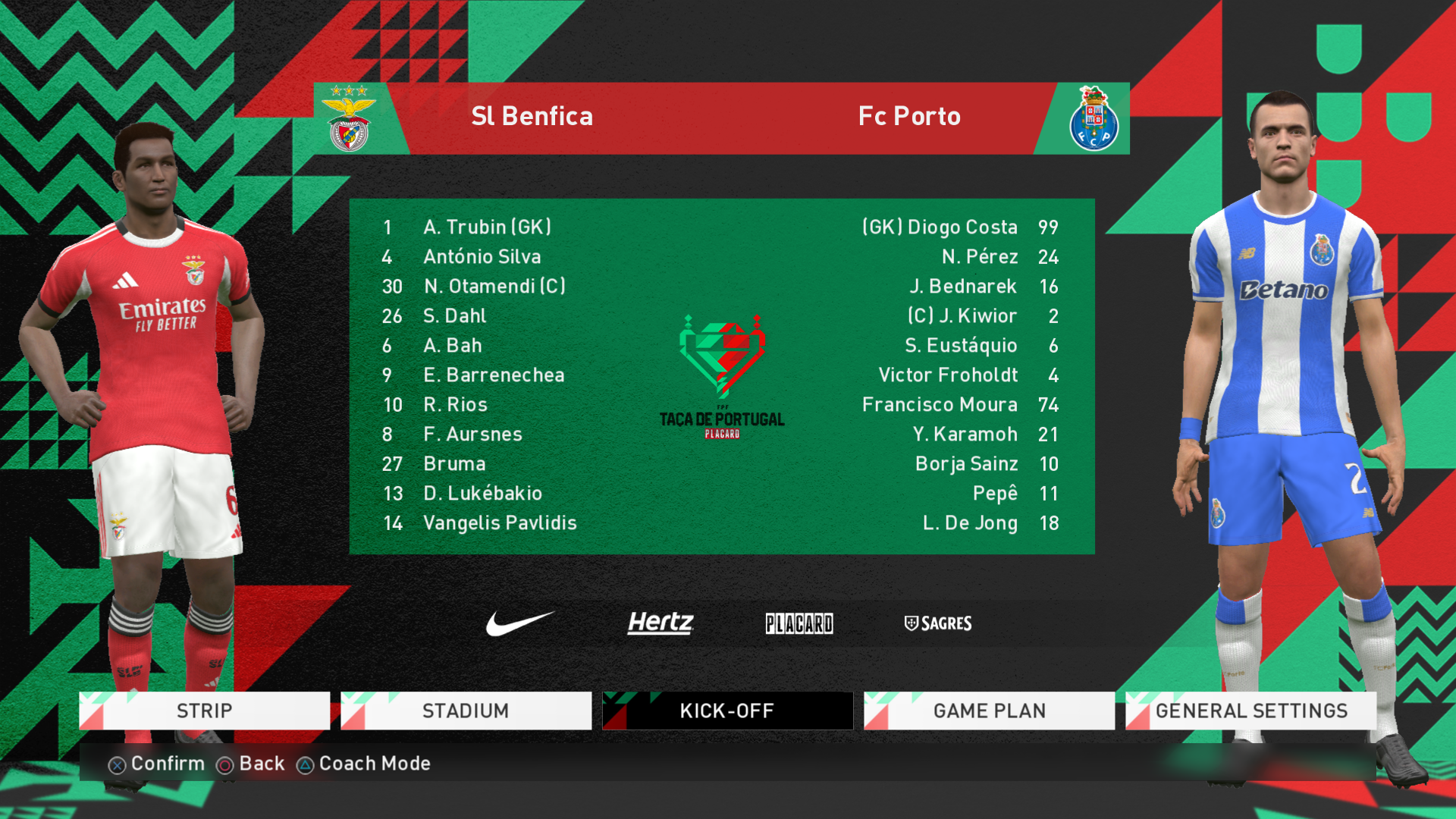1456x819 pixels.
Task: Start the match with Kick-Off
Action: [x=727, y=711]
